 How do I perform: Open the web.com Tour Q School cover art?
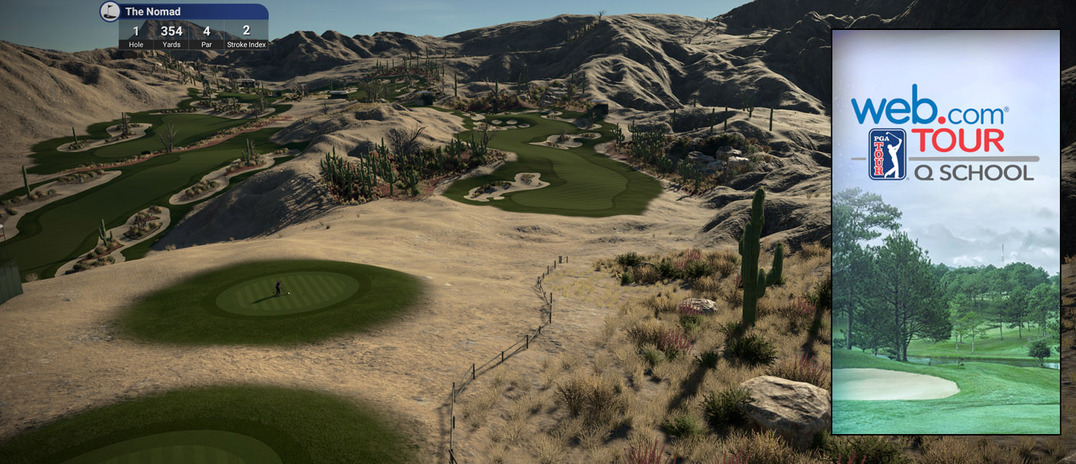tap(945, 232)
